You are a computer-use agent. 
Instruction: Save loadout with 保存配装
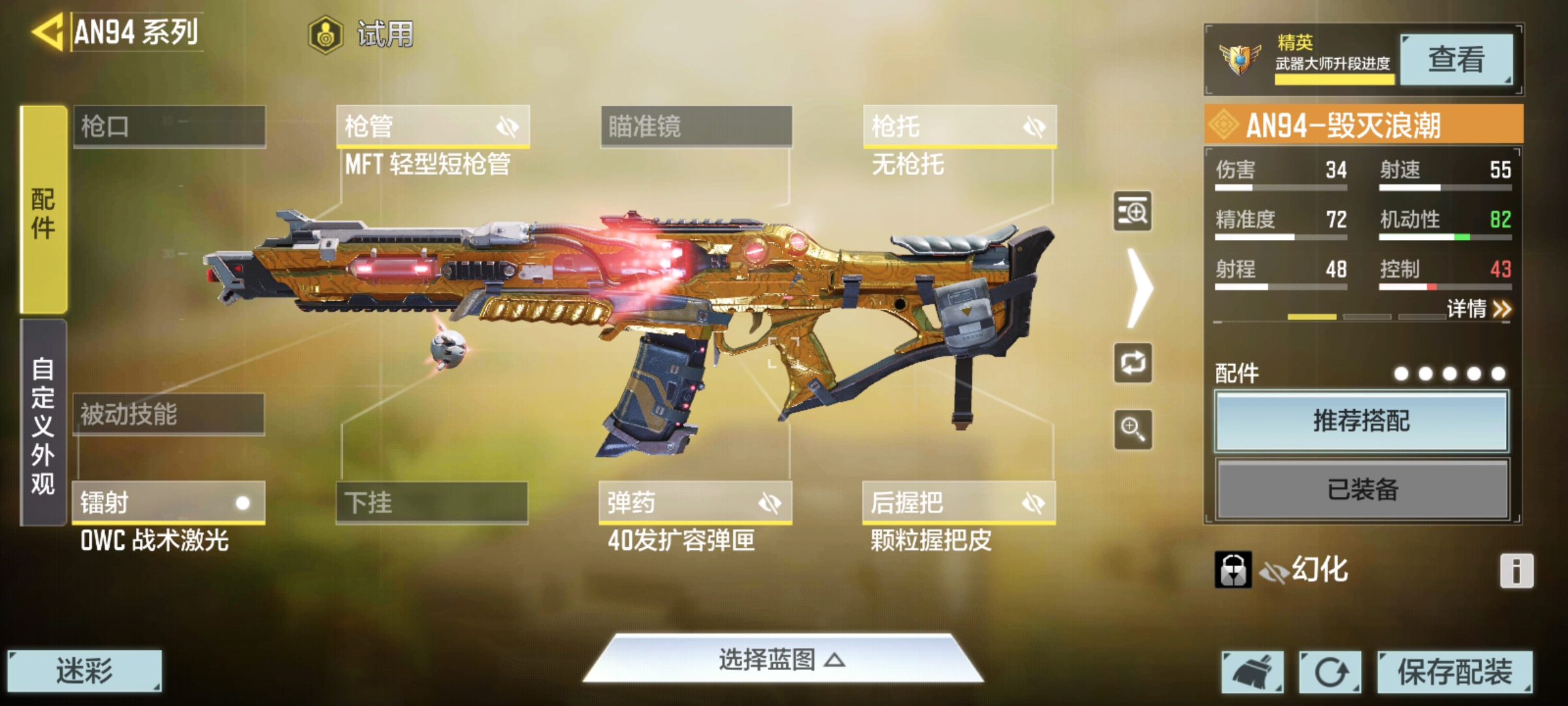click(x=1455, y=671)
